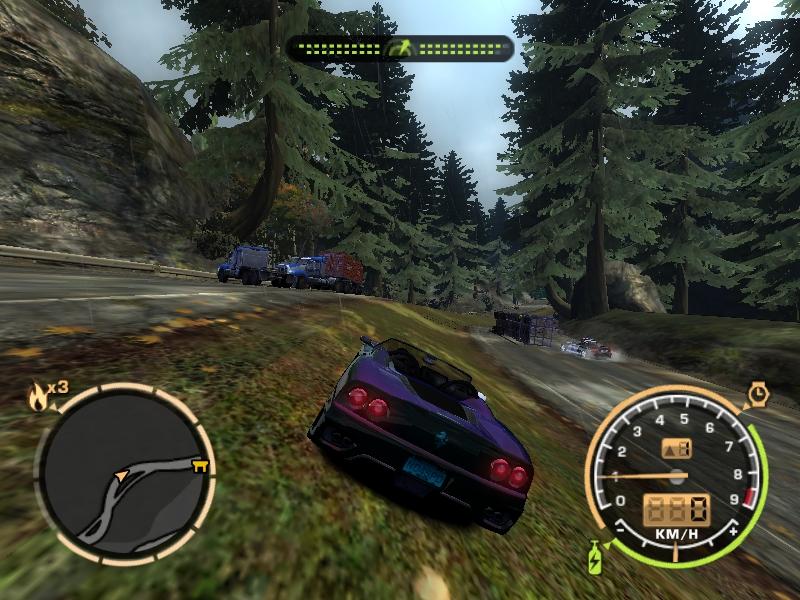Click the heat level flame icon
This screenshot has width=800, height=600.
click(38, 397)
